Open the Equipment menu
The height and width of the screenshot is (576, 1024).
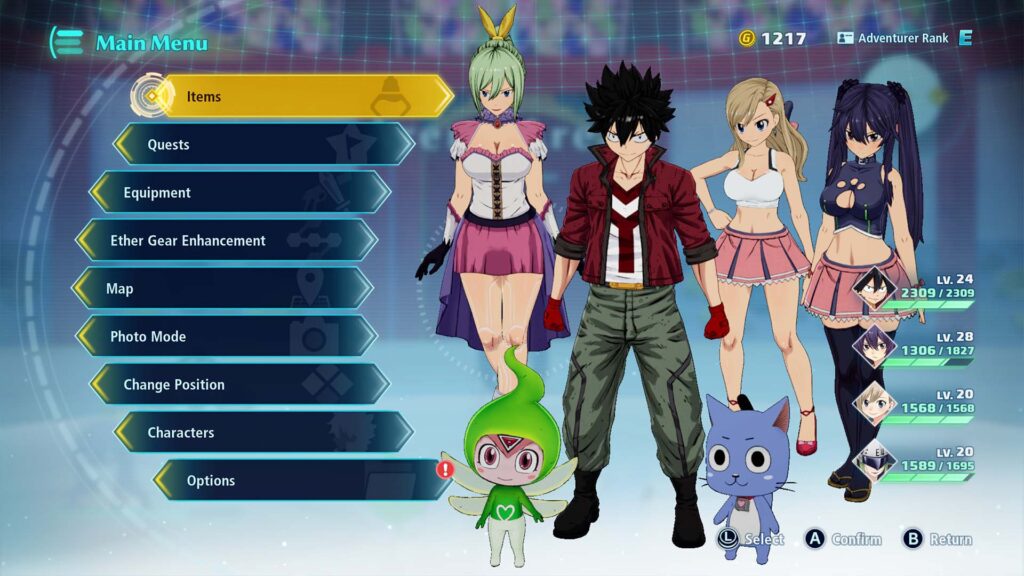point(240,193)
